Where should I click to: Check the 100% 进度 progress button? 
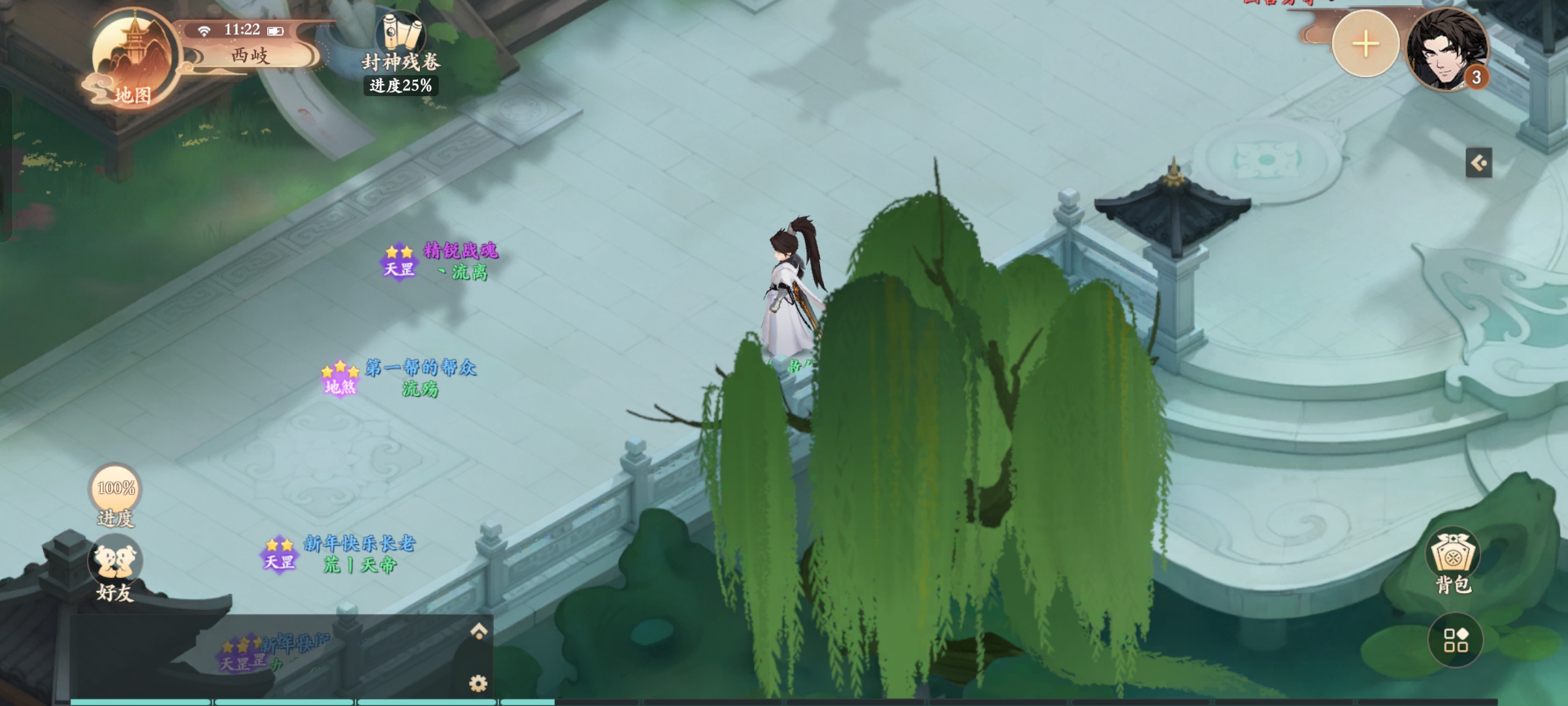116,496
